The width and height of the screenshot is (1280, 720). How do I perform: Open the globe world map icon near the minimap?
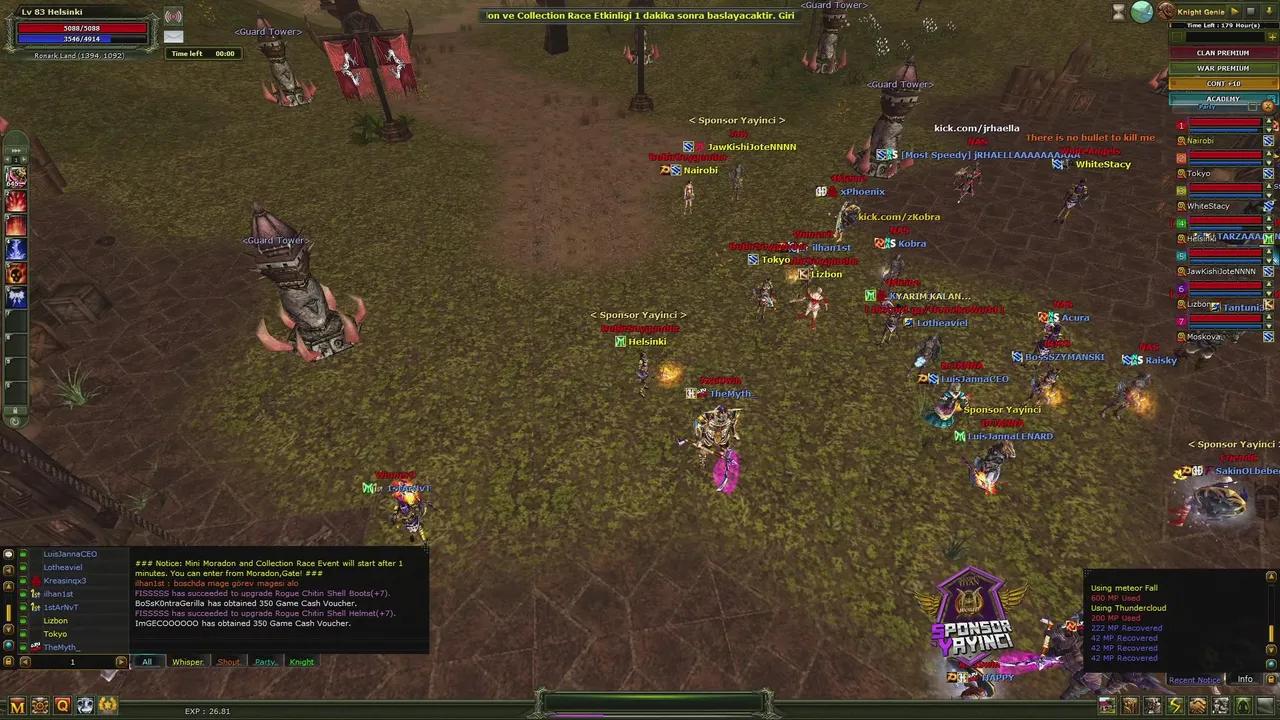click(x=1141, y=11)
